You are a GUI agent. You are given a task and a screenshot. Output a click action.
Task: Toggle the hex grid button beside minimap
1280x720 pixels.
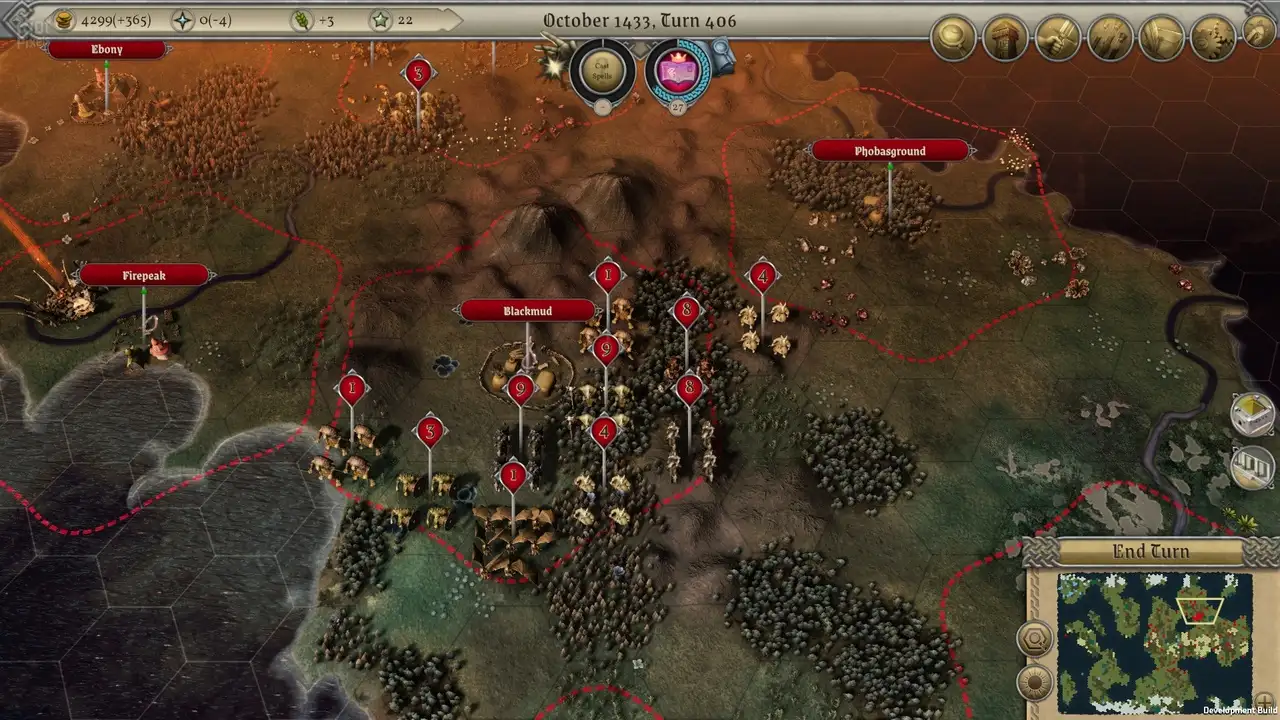pos(1034,639)
